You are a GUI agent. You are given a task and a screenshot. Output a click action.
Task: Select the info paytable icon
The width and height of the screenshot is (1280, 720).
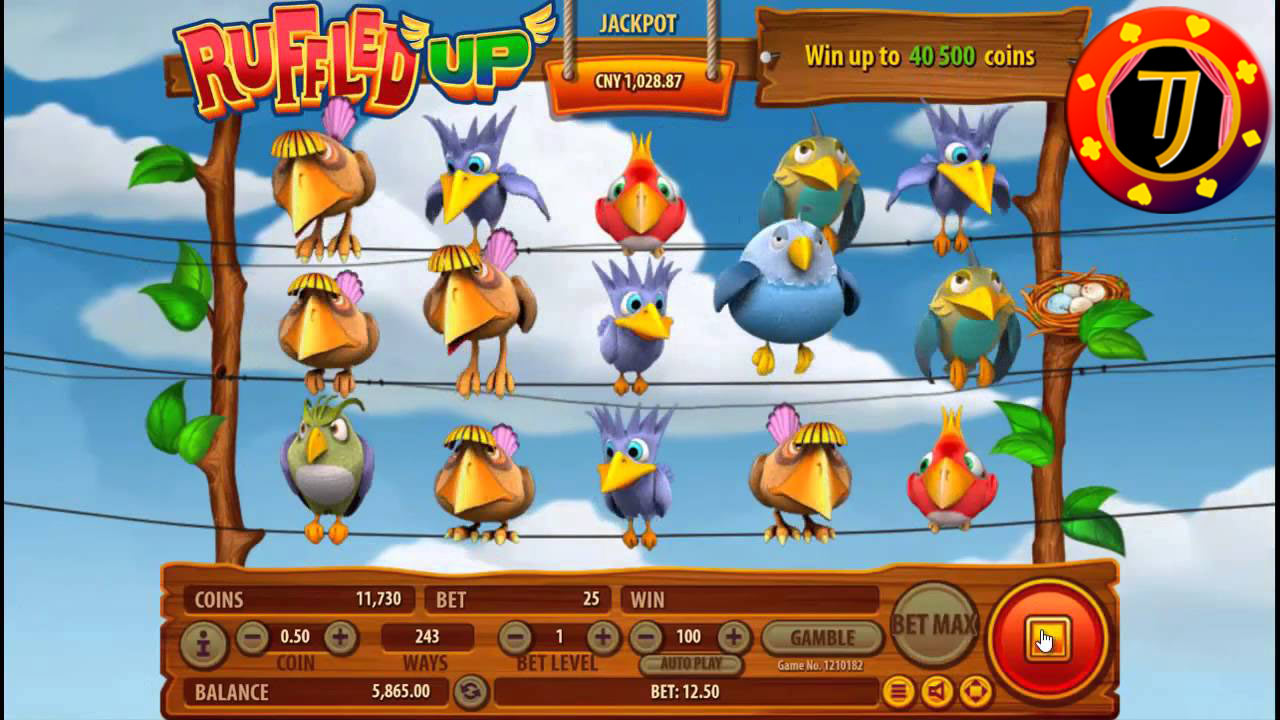pos(204,637)
